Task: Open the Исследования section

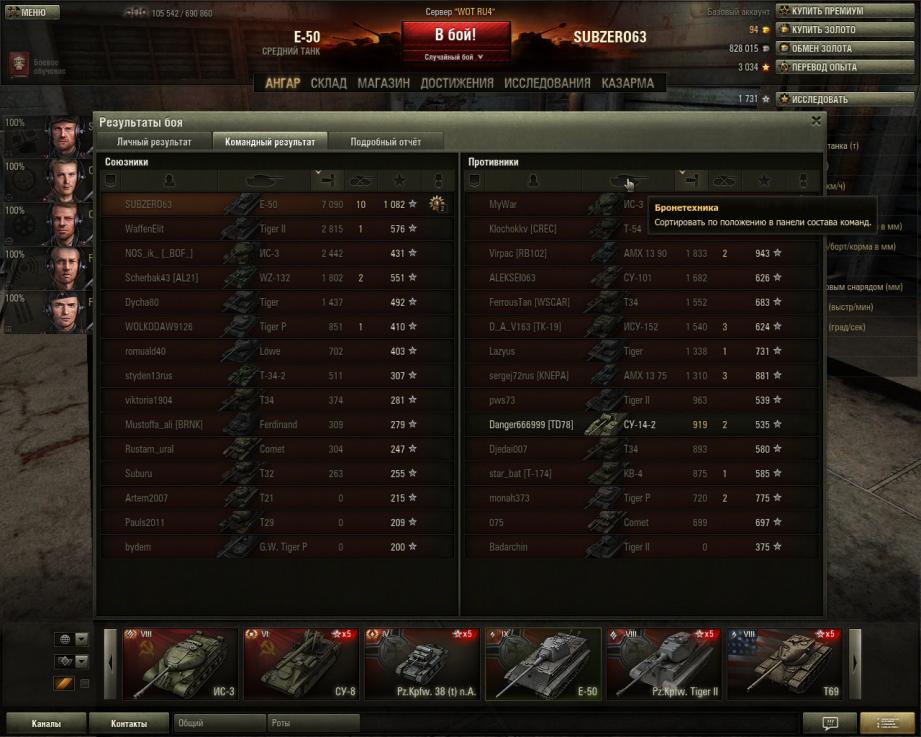Action: 546,83
